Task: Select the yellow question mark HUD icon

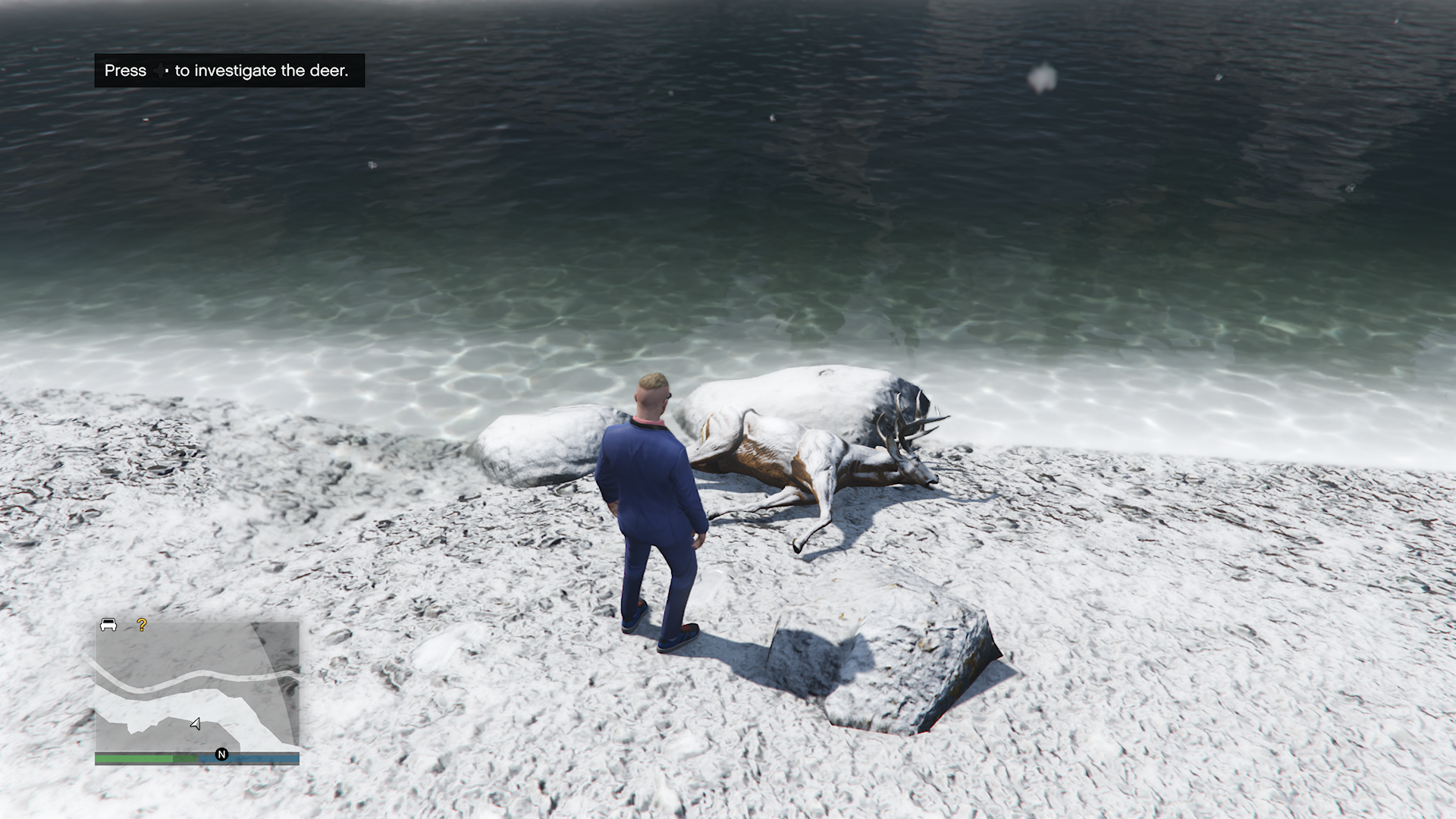Action: click(141, 626)
